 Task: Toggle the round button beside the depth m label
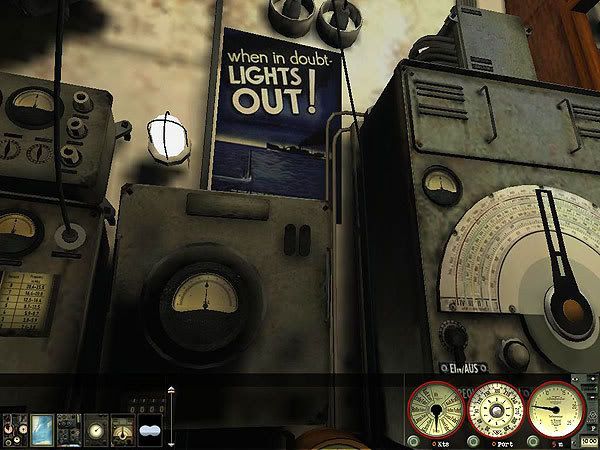(x=535, y=441)
